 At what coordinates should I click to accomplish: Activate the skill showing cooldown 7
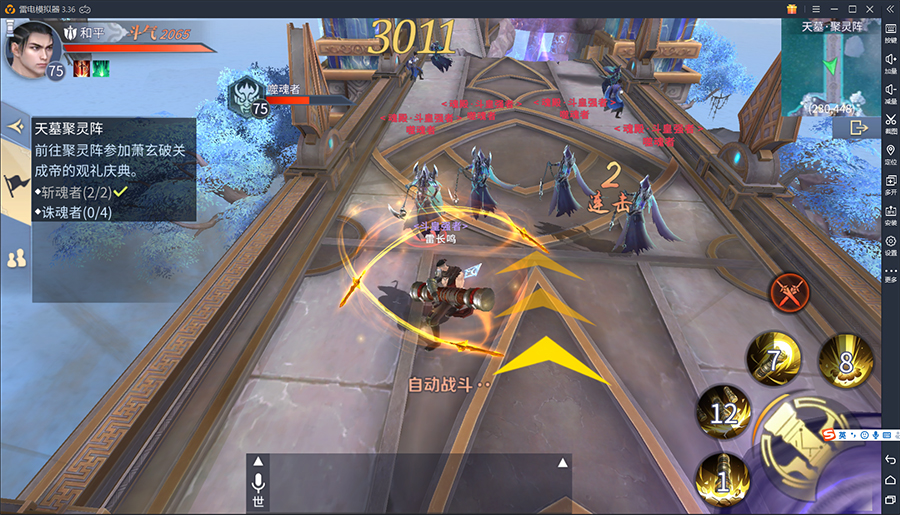click(773, 360)
